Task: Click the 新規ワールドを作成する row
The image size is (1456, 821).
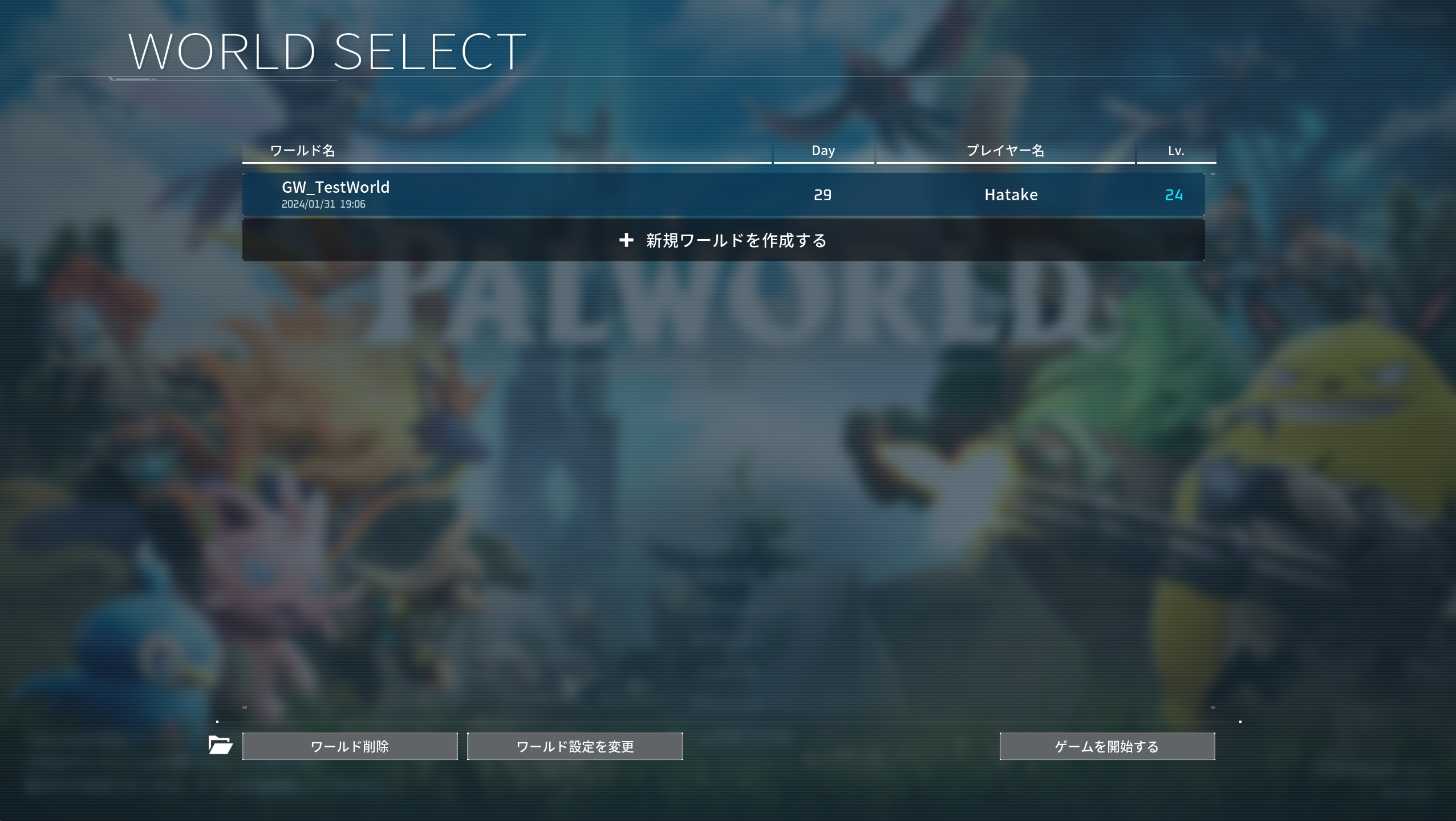Action: point(723,240)
